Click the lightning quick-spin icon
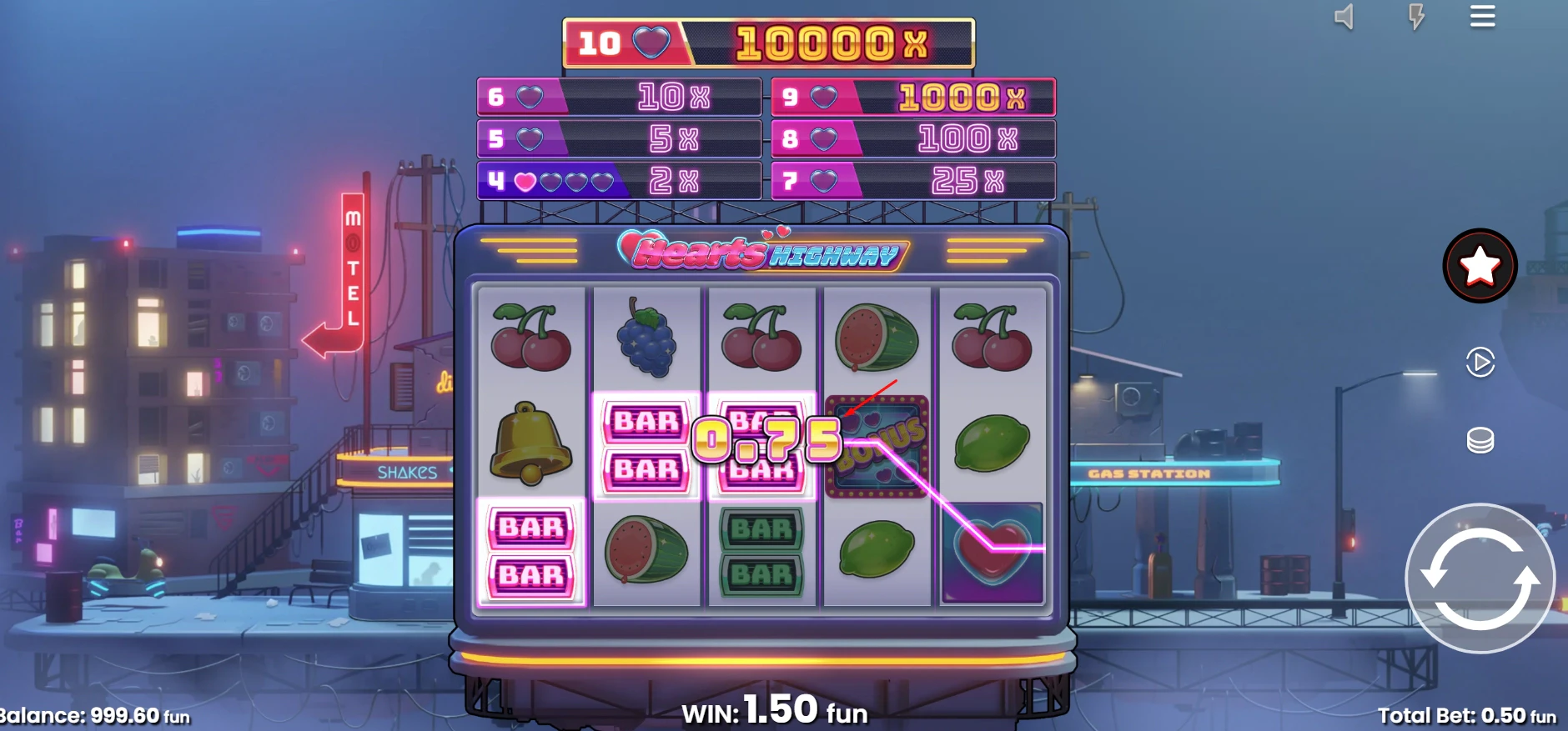Screen dimensions: 1568x731 (1418, 17)
